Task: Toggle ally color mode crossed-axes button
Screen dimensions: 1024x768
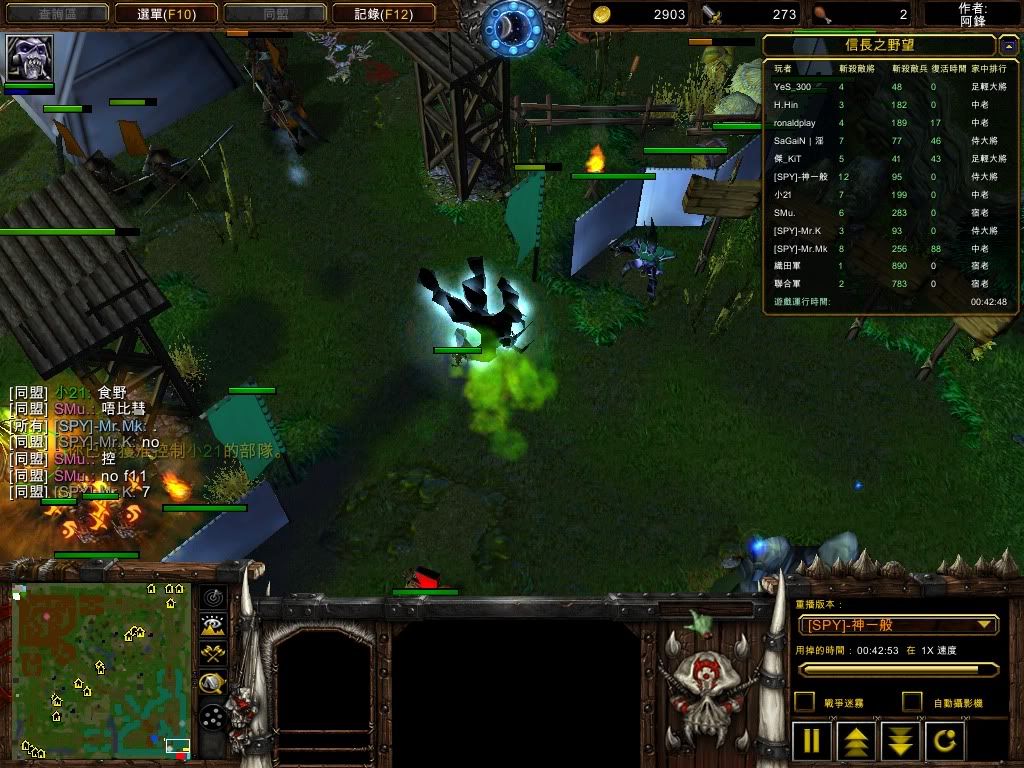Action: point(212,653)
